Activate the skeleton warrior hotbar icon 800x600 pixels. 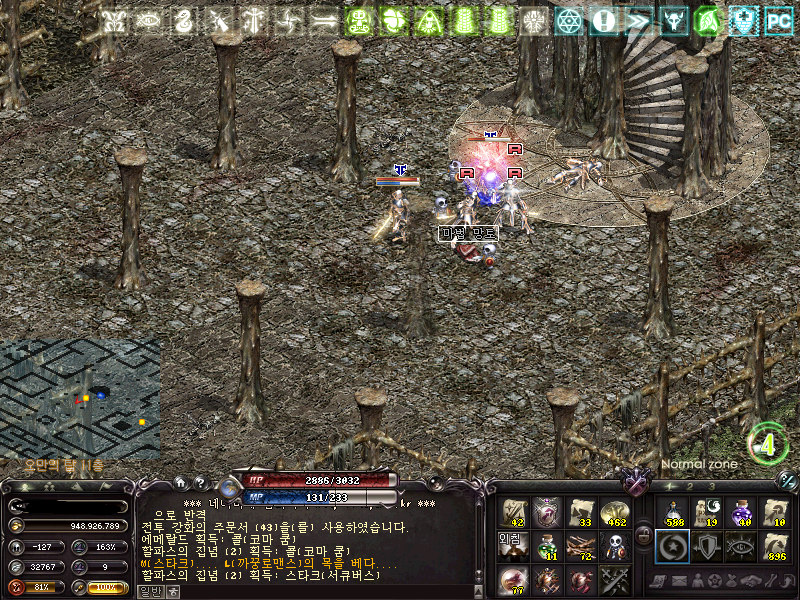coord(614,546)
